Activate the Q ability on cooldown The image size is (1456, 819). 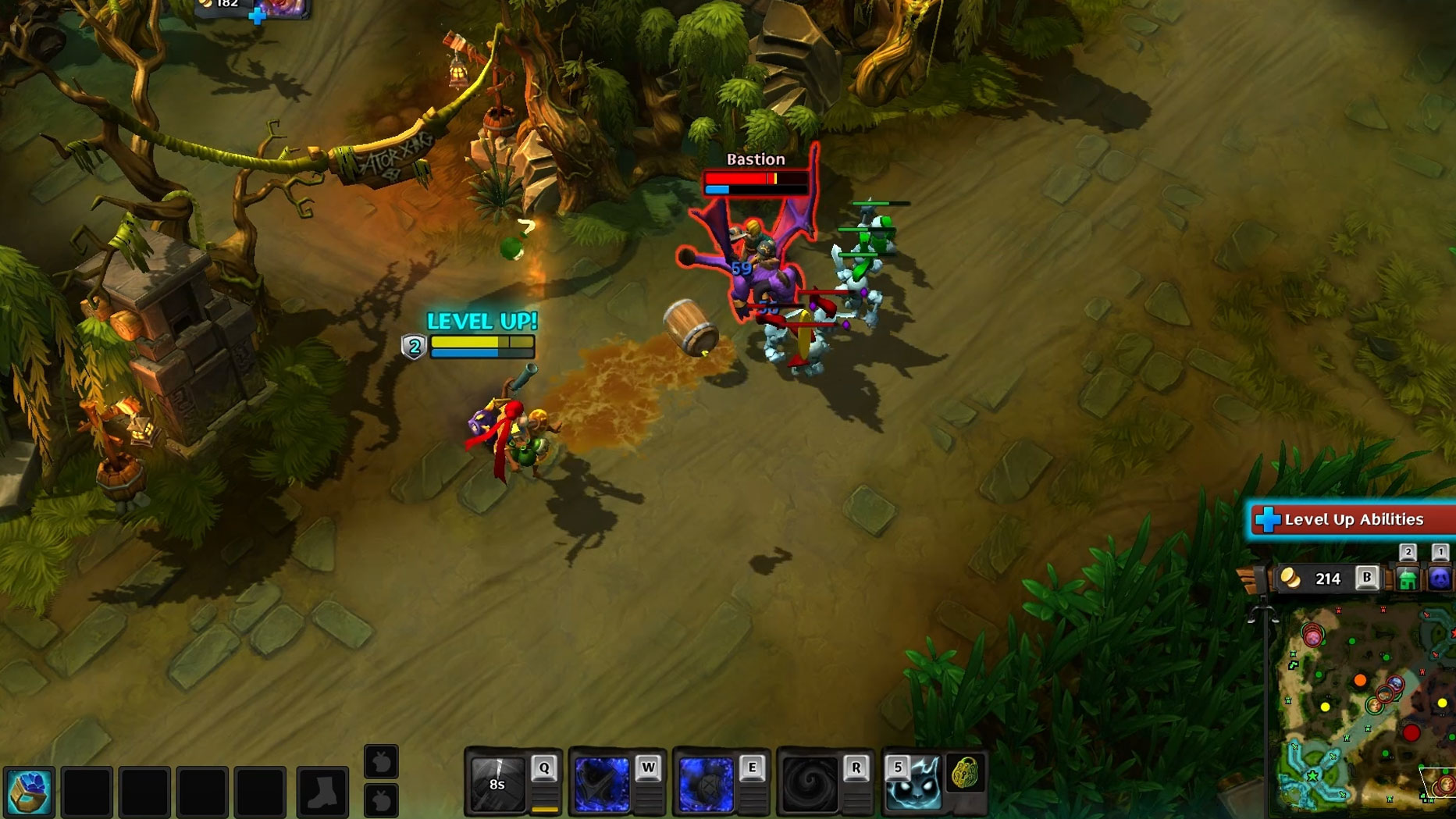497,783
